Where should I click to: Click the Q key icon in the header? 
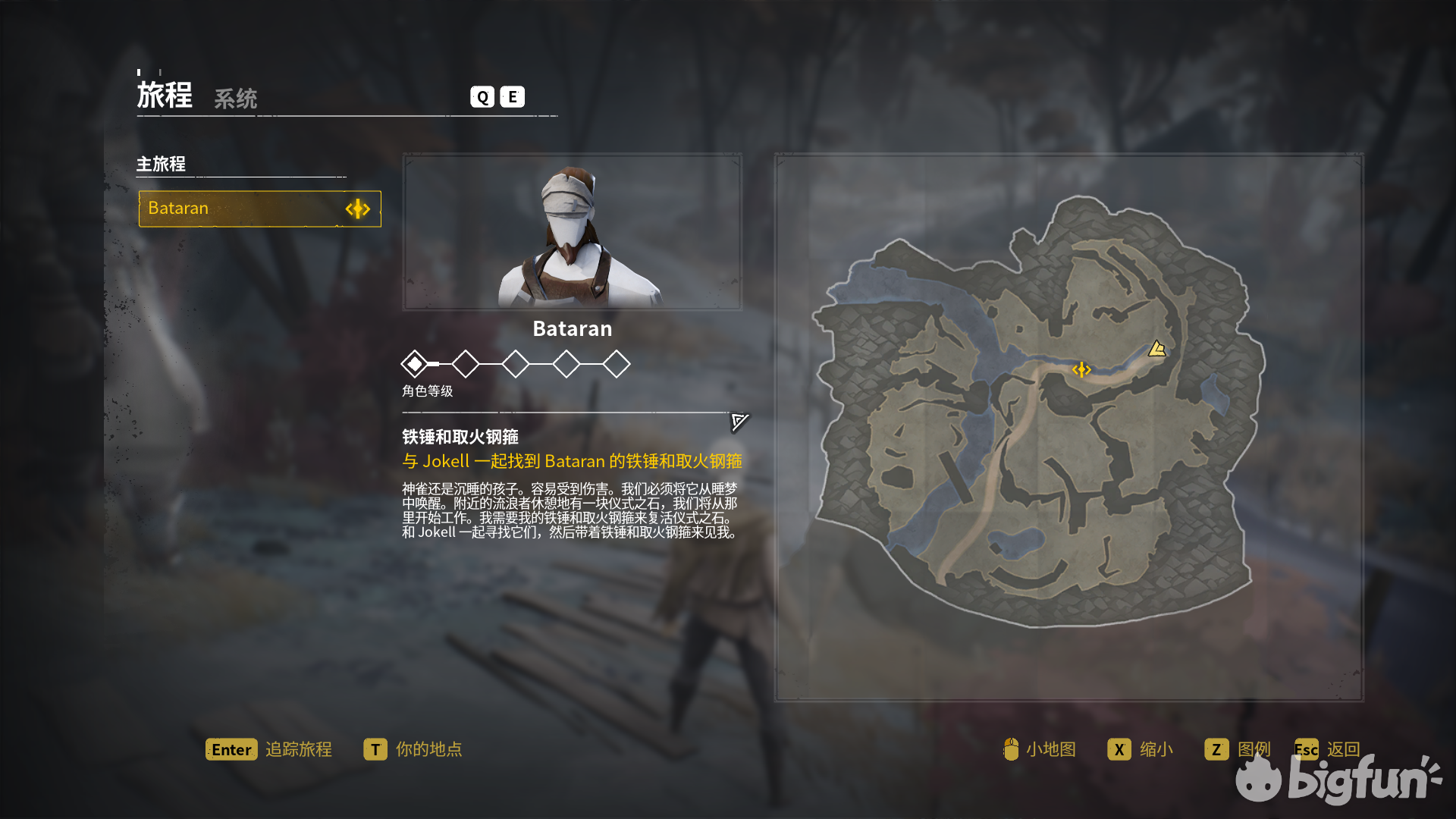click(481, 96)
